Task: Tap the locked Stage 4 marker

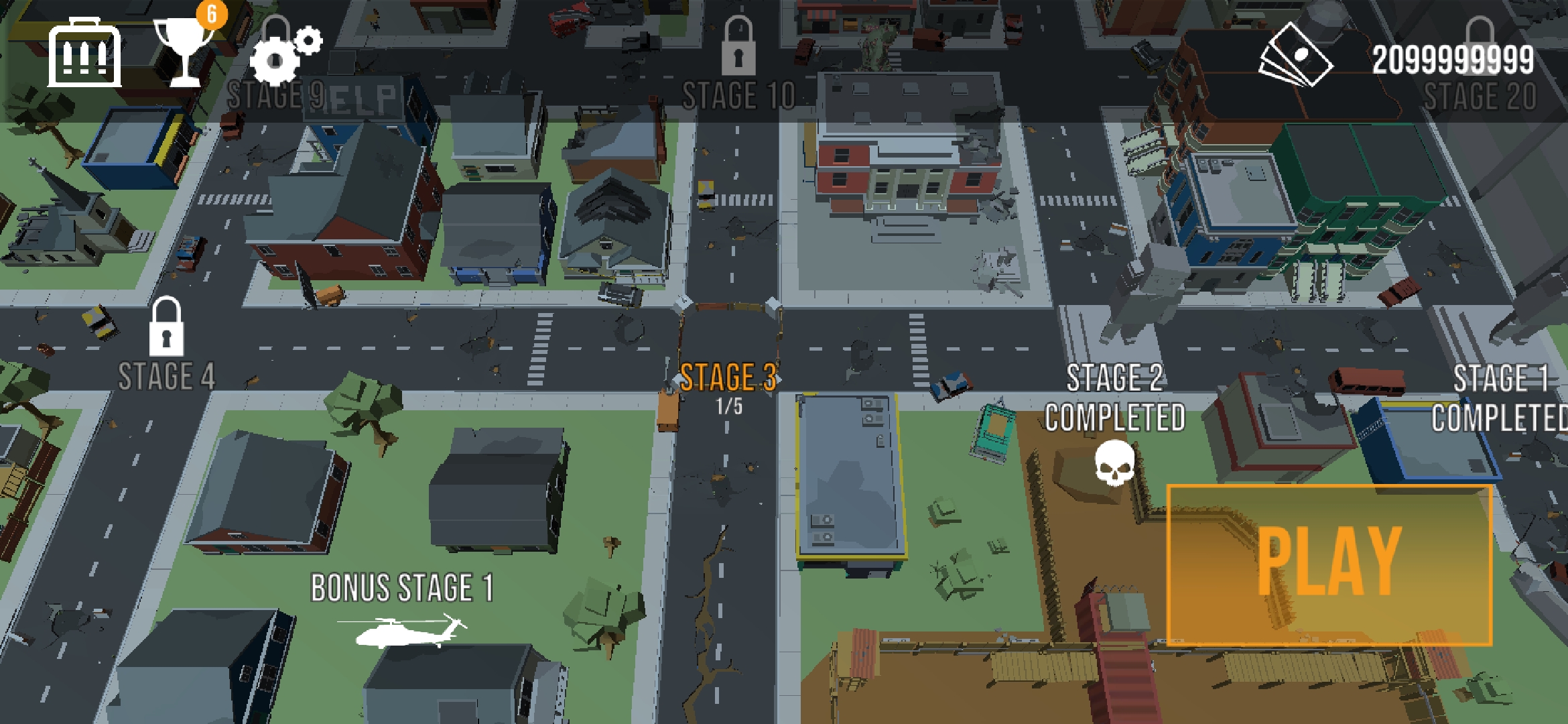Action: click(x=166, y=347)
